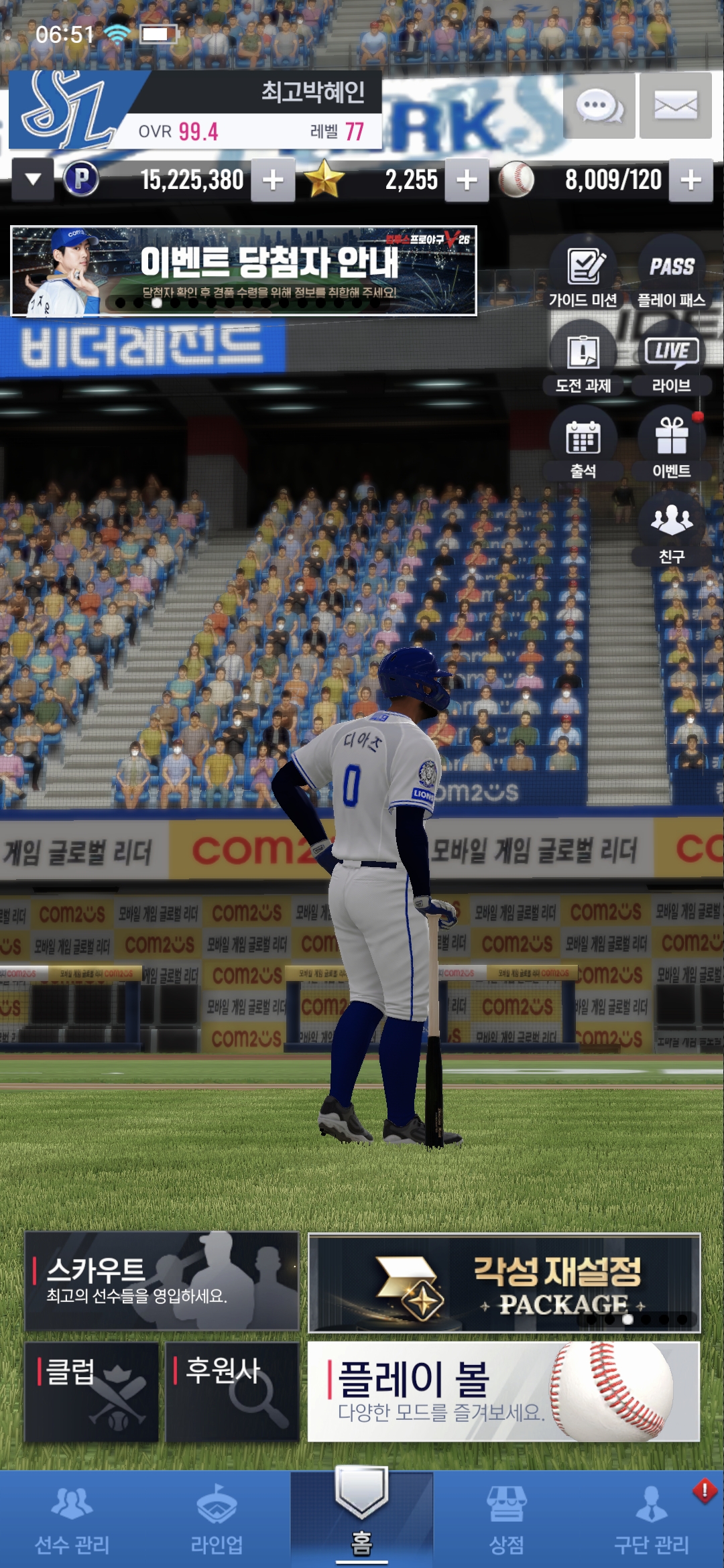This screenshot has width=724, height=1568.
Task: Expand the dropdown arrow beside points
Action: (33, 180)
